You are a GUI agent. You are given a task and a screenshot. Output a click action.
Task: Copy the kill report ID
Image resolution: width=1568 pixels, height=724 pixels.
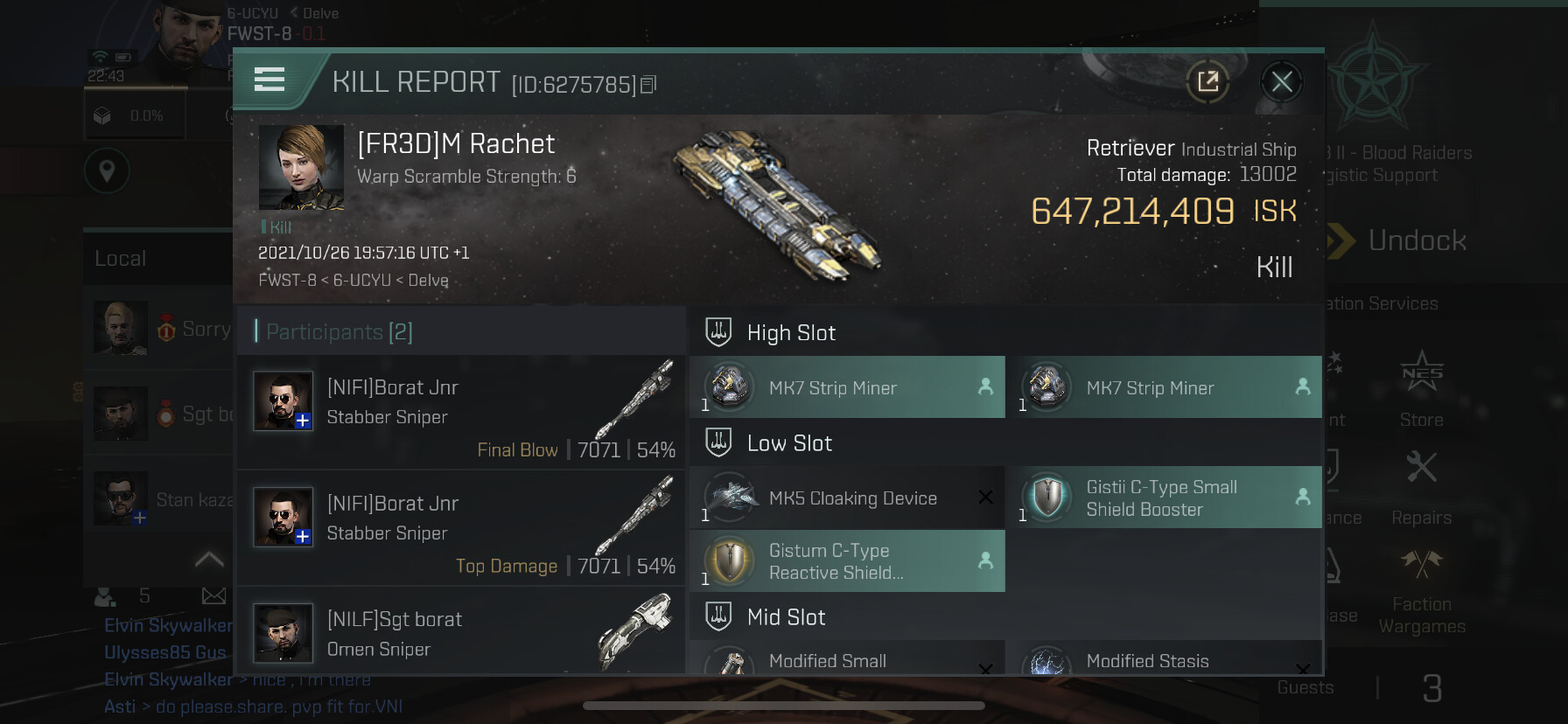point(648,85)
